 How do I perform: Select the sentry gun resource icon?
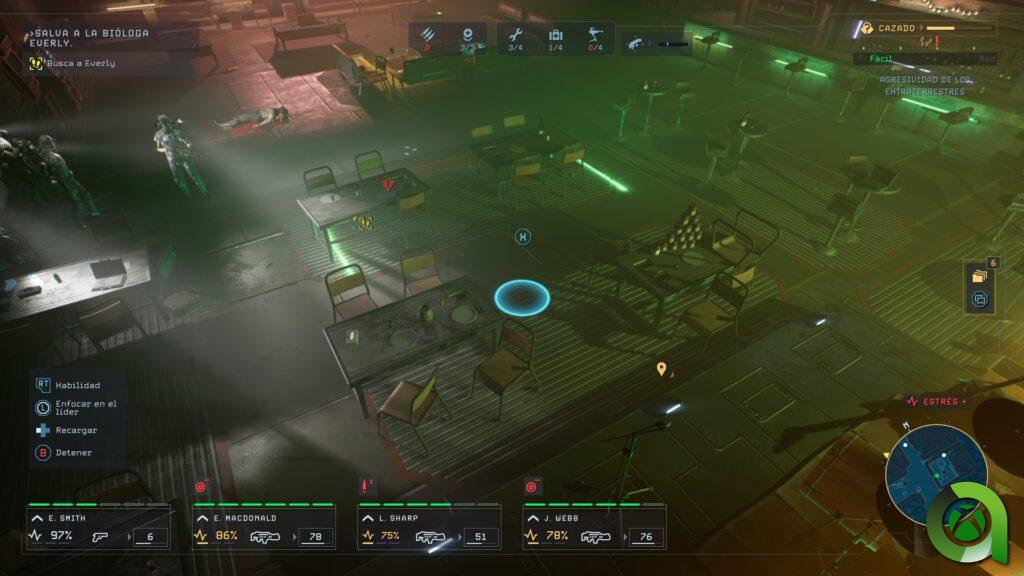point(596,36)
